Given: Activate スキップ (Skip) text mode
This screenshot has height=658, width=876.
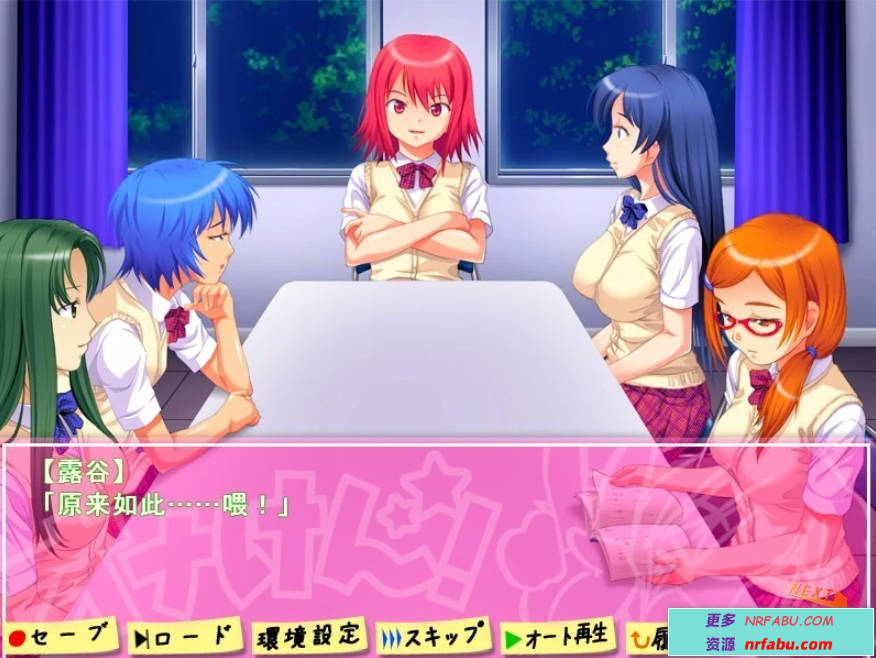Looking at the screenshot, I should (435, 635).
